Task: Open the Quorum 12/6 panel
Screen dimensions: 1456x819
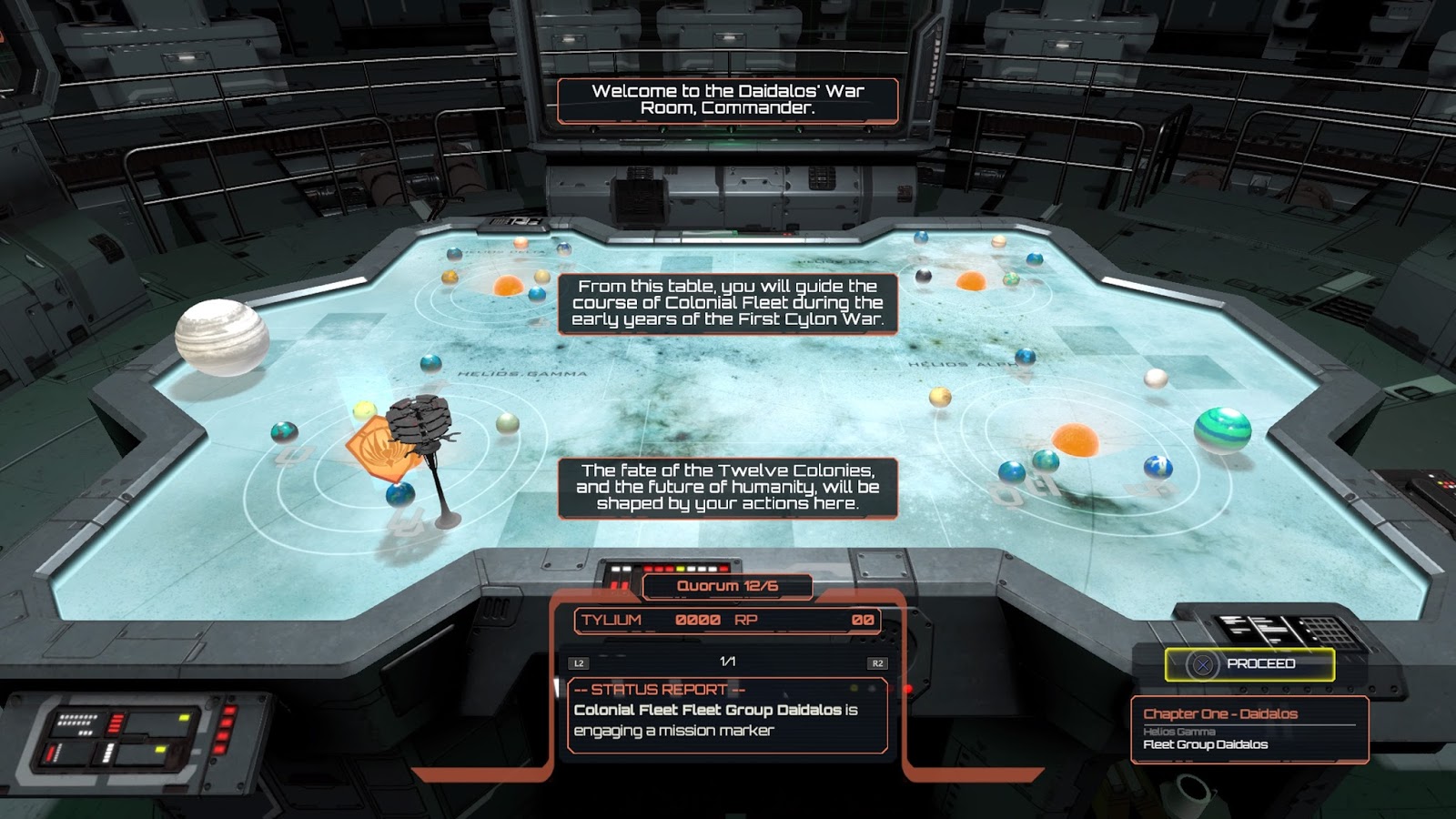Action: [727, 587]
